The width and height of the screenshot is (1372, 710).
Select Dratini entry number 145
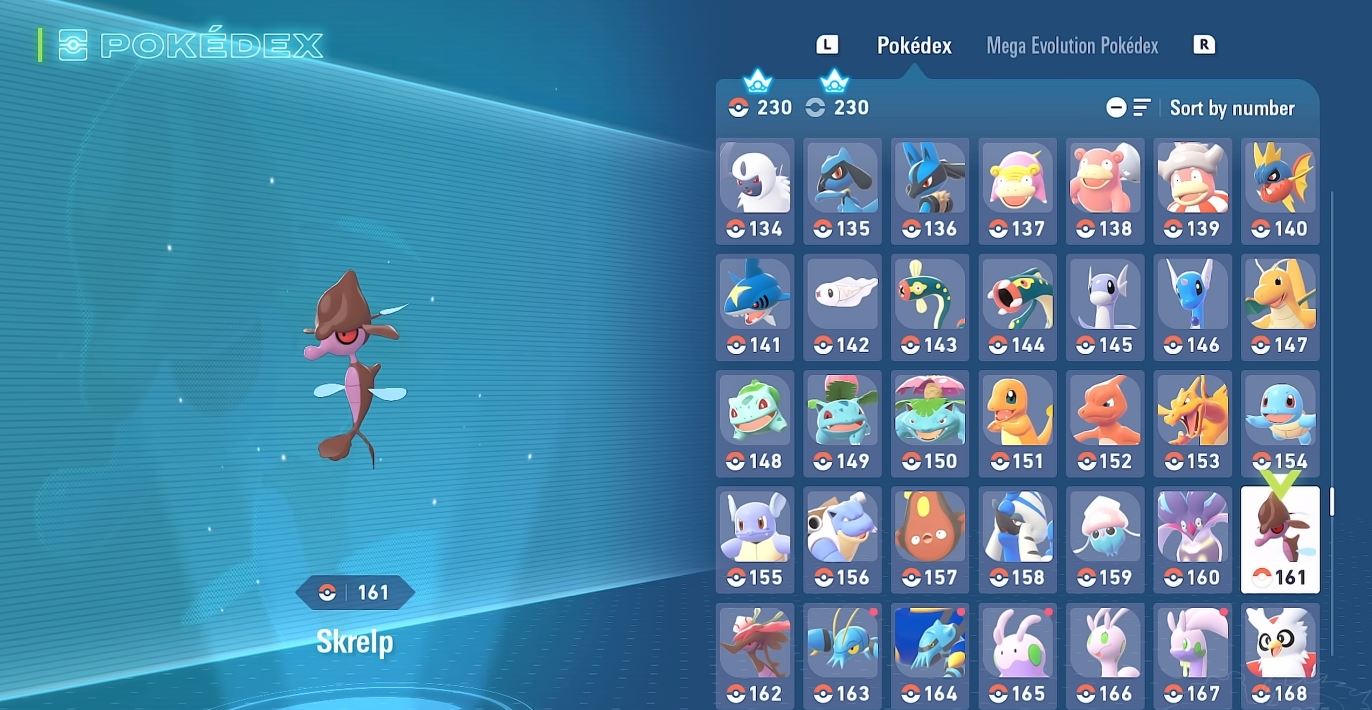pyautogui.click(x=1105, y=307)
